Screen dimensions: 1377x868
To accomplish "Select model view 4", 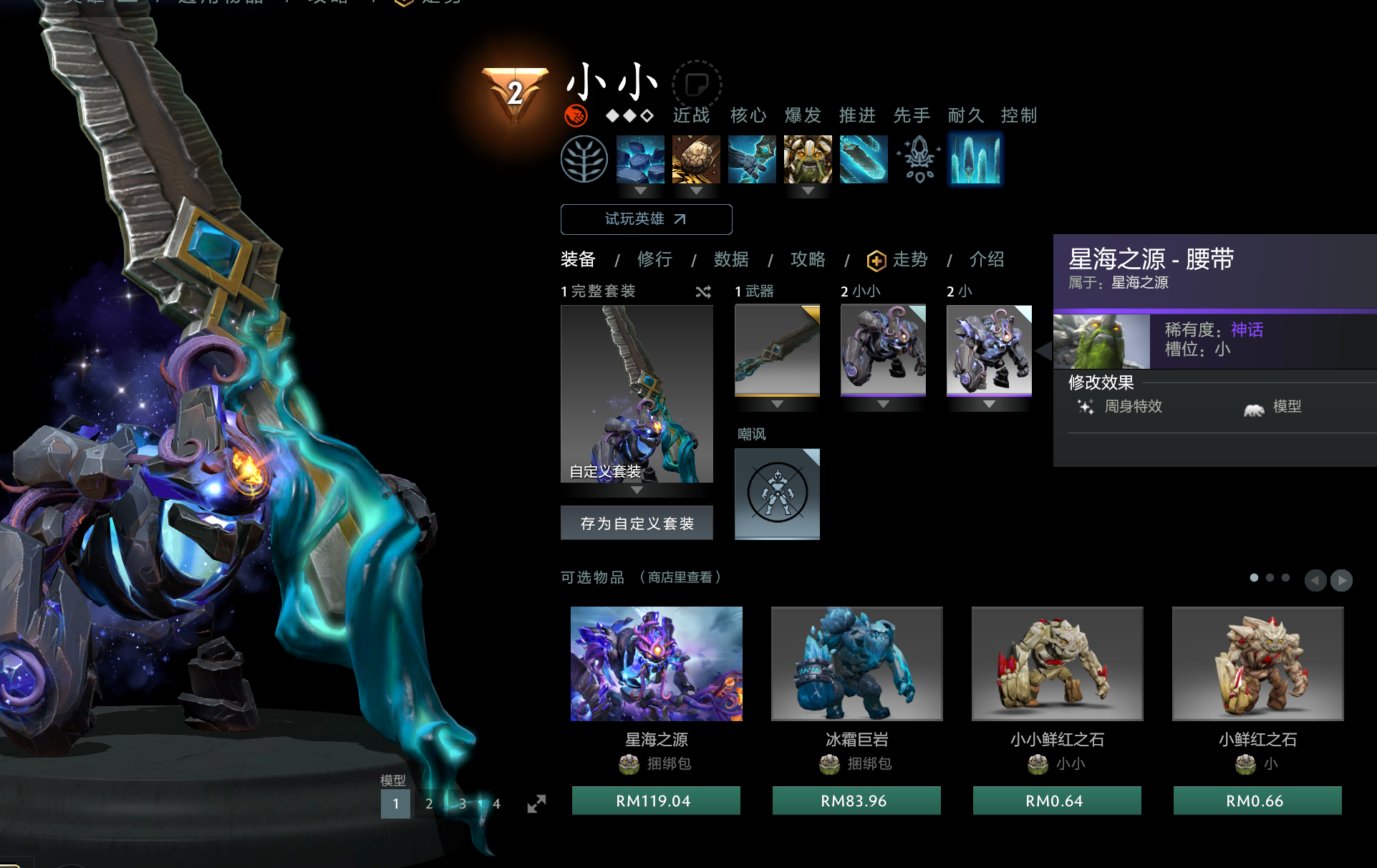I will click(496, 804).
